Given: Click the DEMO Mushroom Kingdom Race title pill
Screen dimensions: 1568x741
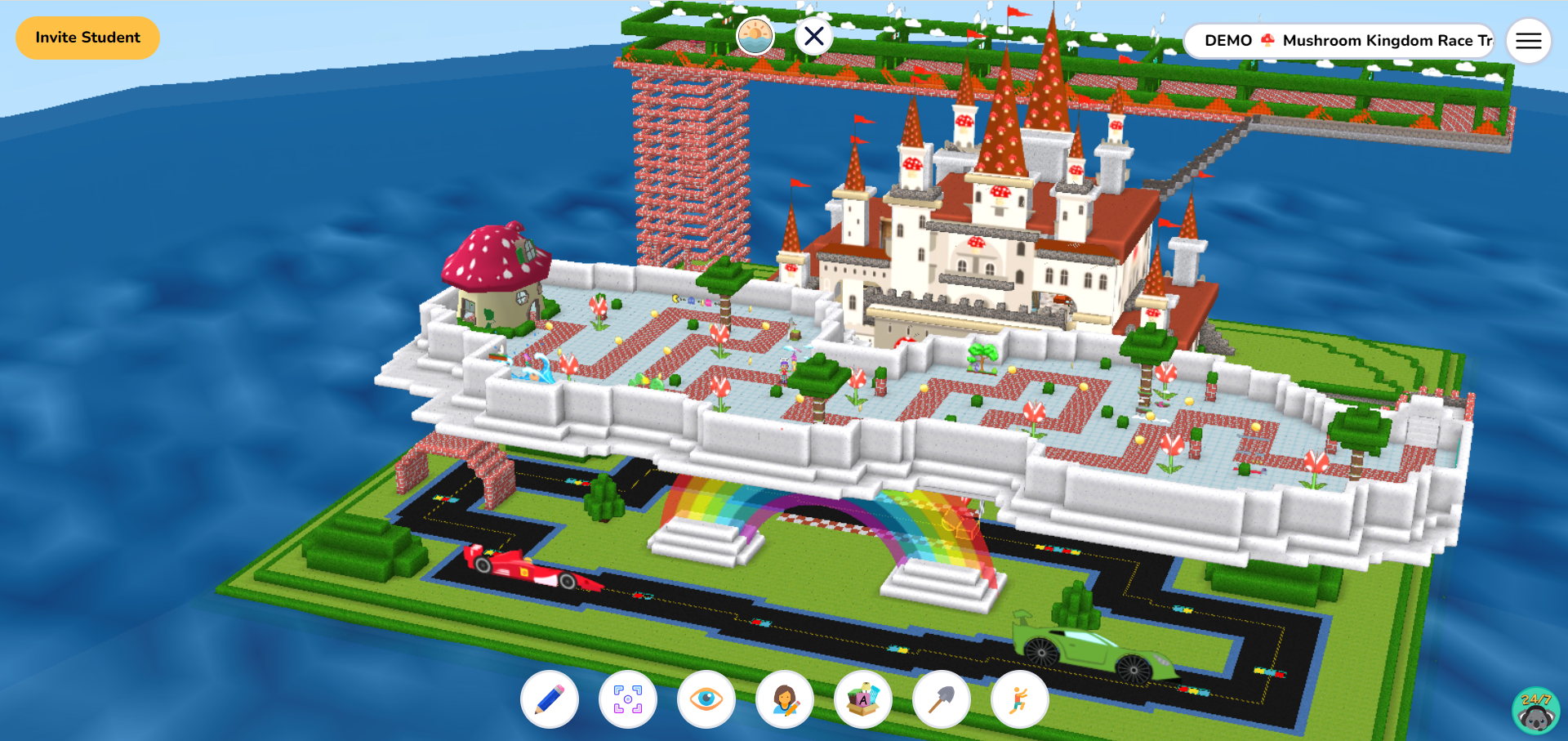Looking at the screenshot, I should click(x=1339, y=40).
